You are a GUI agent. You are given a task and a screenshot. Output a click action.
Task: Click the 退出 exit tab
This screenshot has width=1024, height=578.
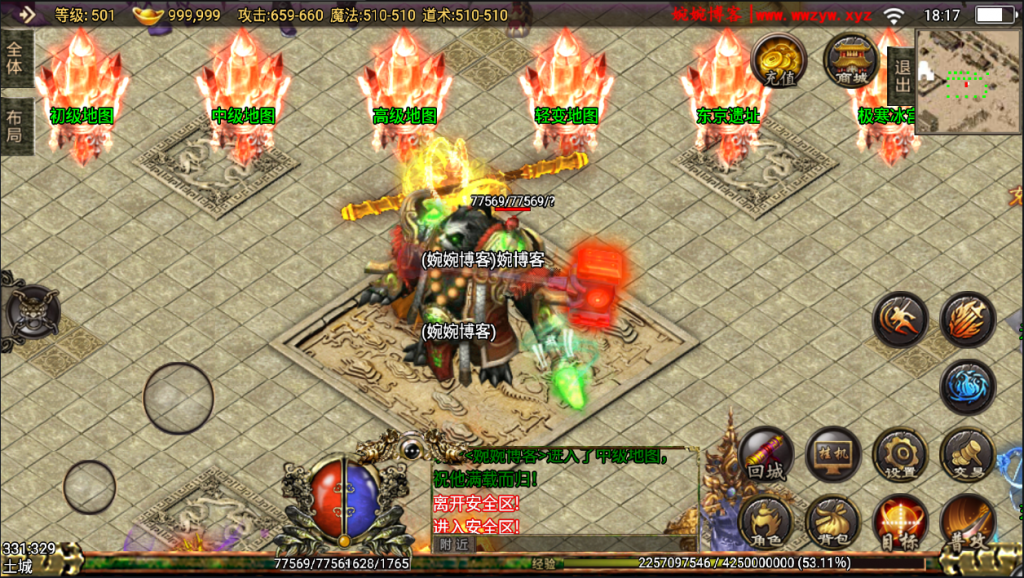point(900,76)
